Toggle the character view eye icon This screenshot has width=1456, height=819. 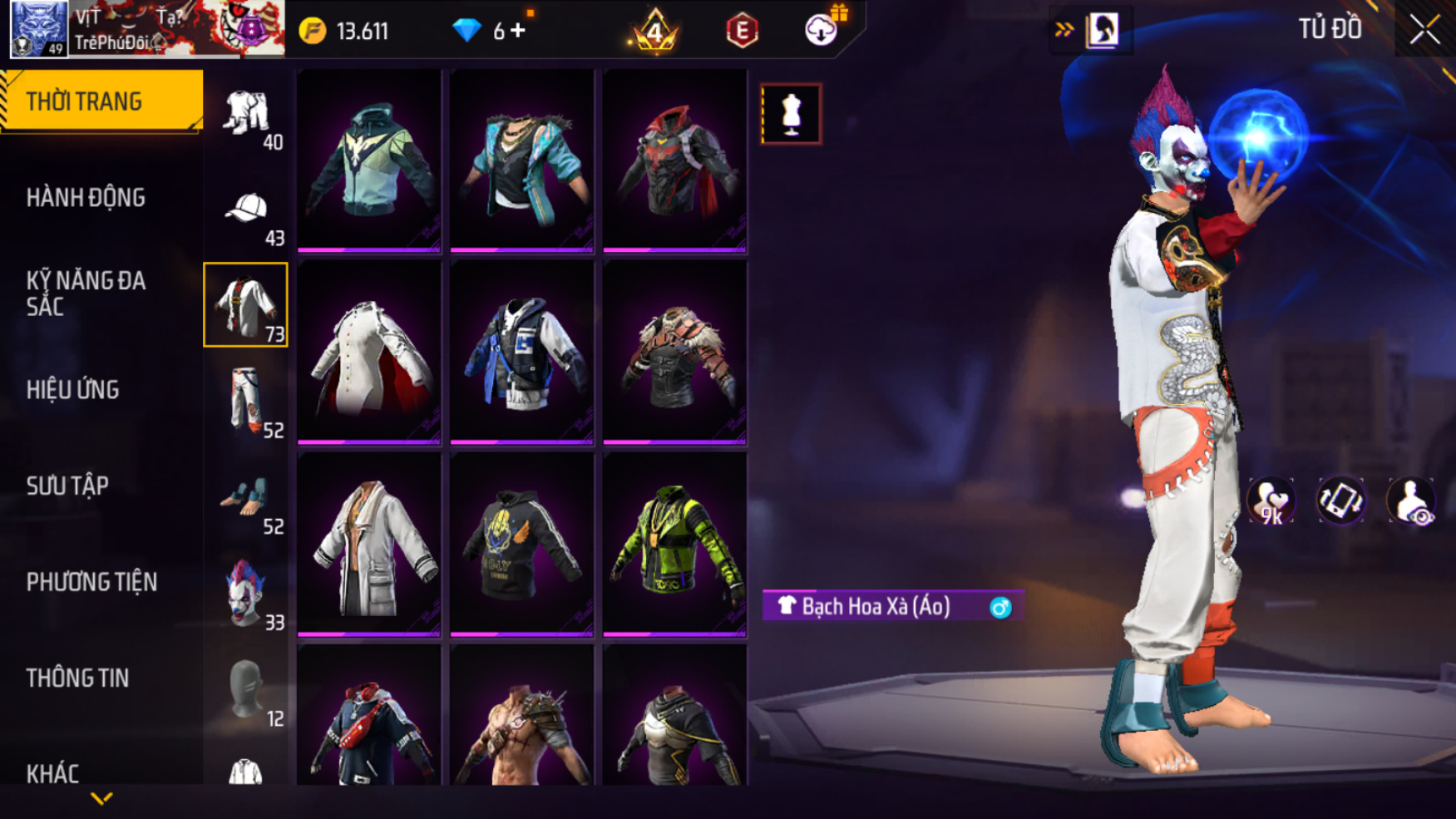click(1411, 501)
